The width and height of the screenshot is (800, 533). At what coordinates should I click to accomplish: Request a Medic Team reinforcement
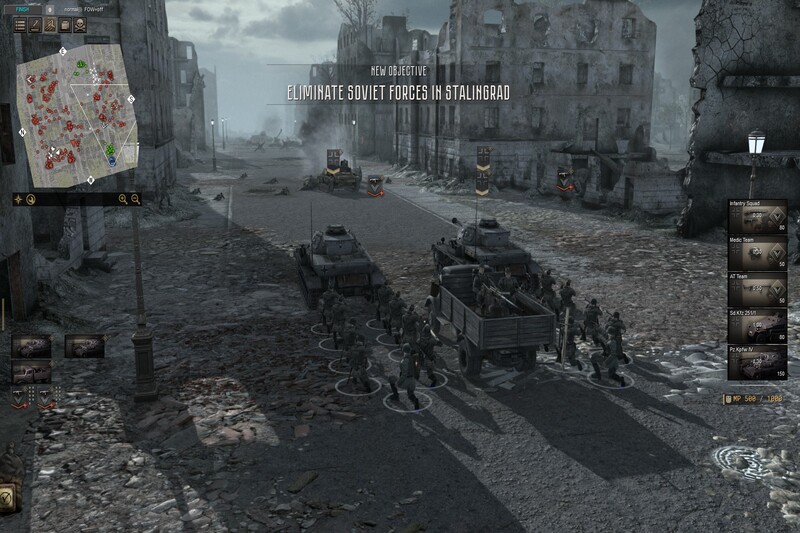pos(757,254)
